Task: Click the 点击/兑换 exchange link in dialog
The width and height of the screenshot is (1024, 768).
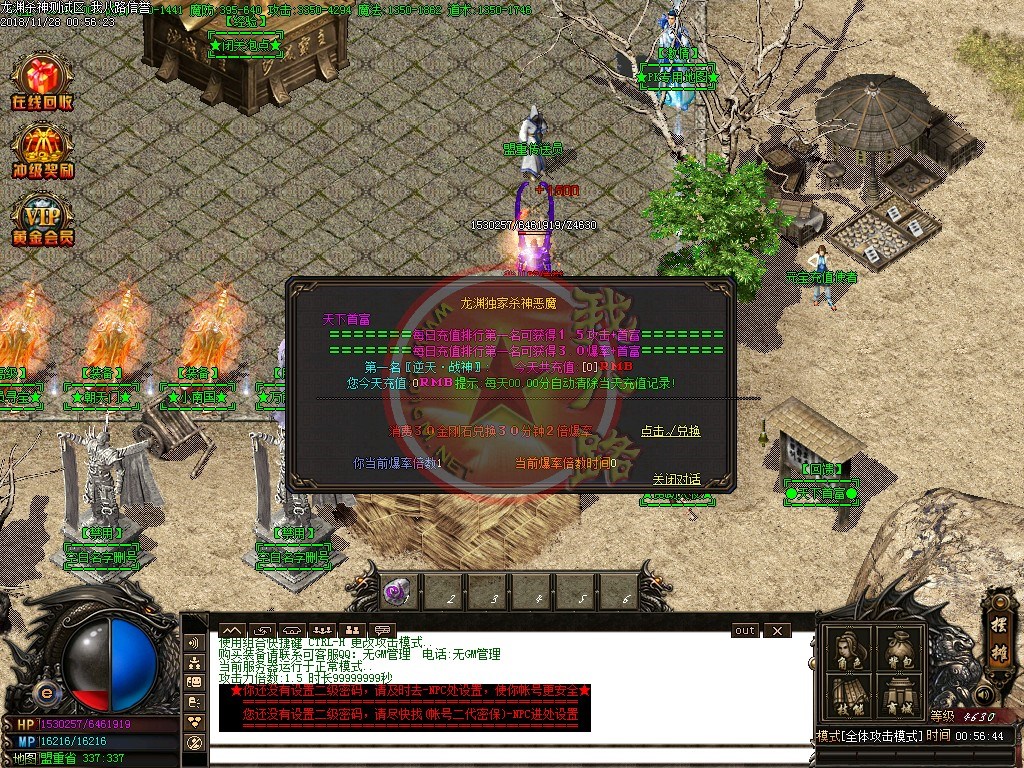Action: [x=670, y=431]
